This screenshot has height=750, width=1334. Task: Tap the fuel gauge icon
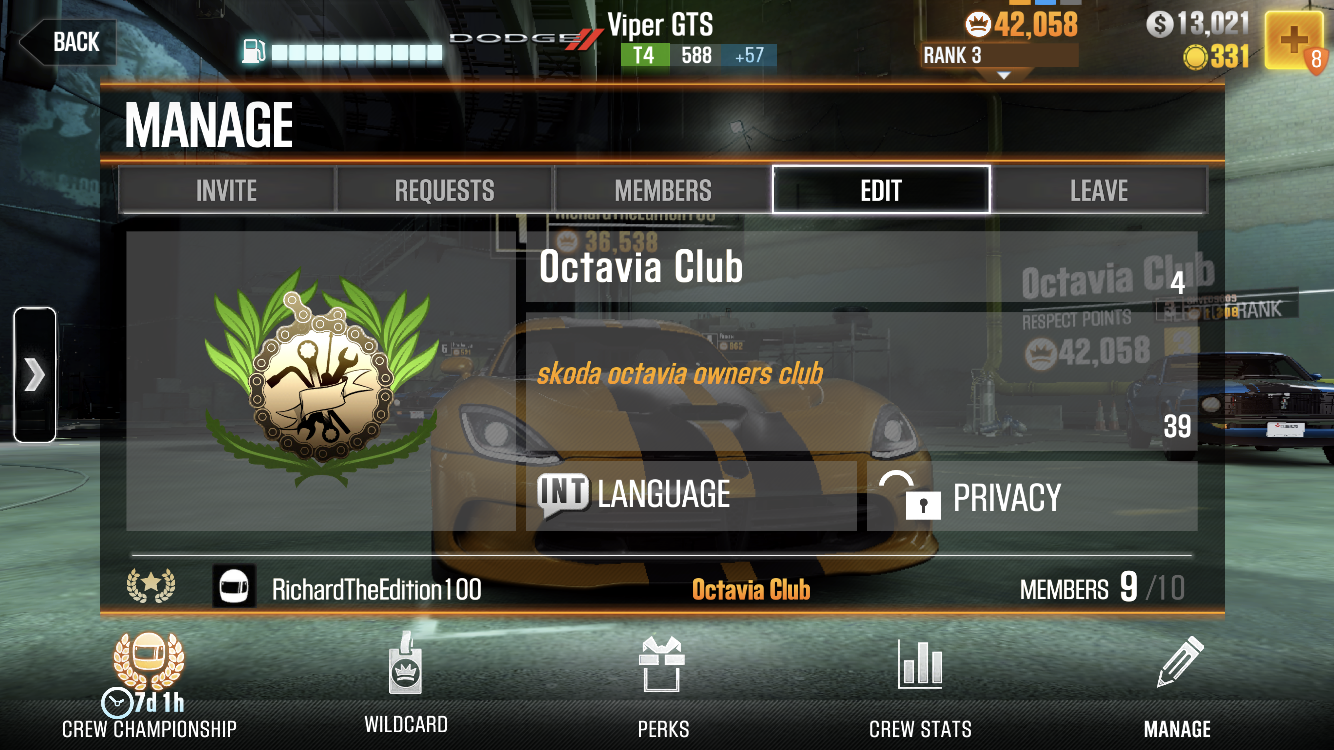(254, 51)
